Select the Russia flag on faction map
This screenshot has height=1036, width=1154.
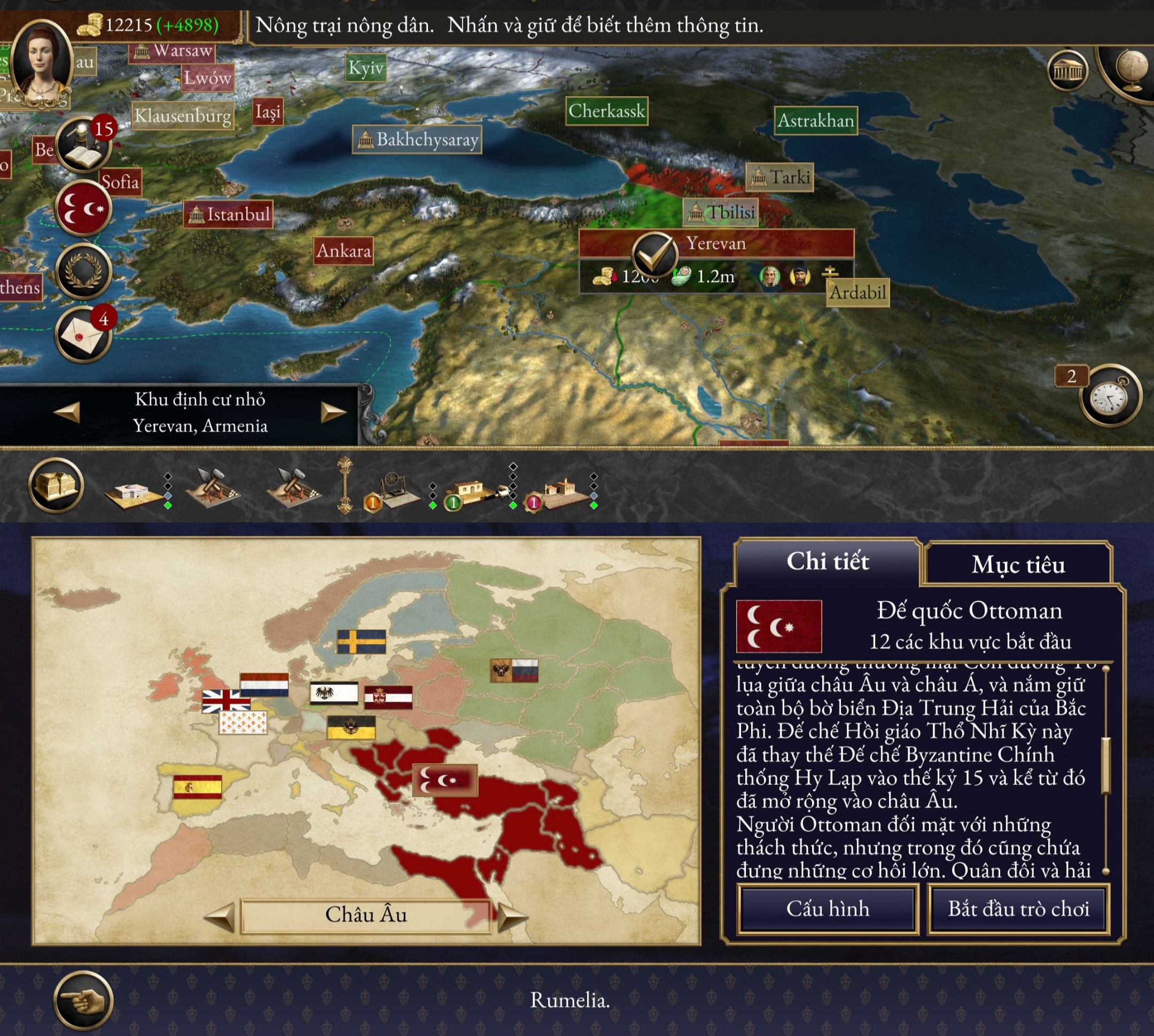(x=514, y=671)
